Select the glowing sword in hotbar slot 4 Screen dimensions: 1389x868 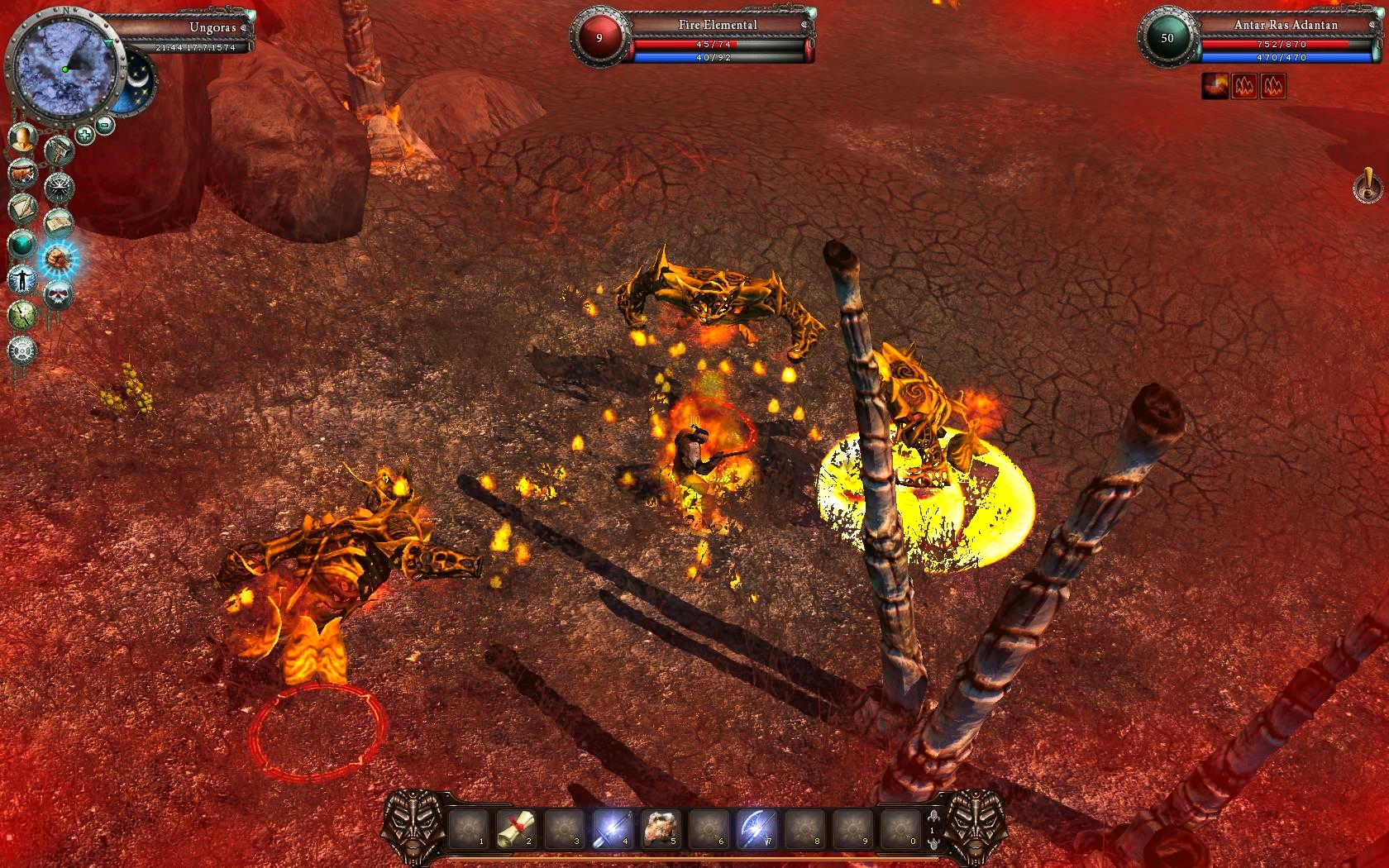pyautogui.click(x=613, y=828)
